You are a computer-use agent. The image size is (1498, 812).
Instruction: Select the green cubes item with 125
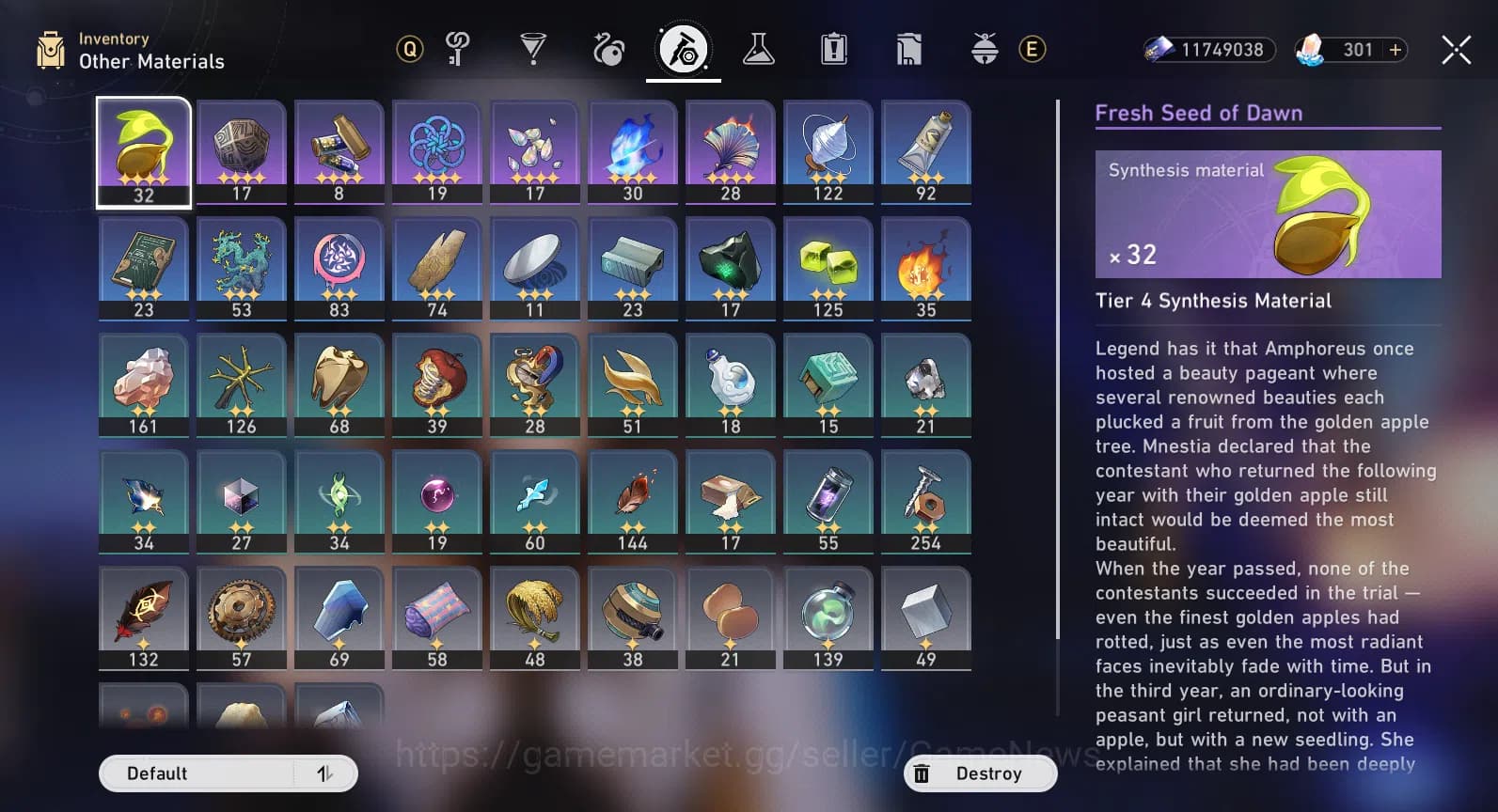point(828,268)
